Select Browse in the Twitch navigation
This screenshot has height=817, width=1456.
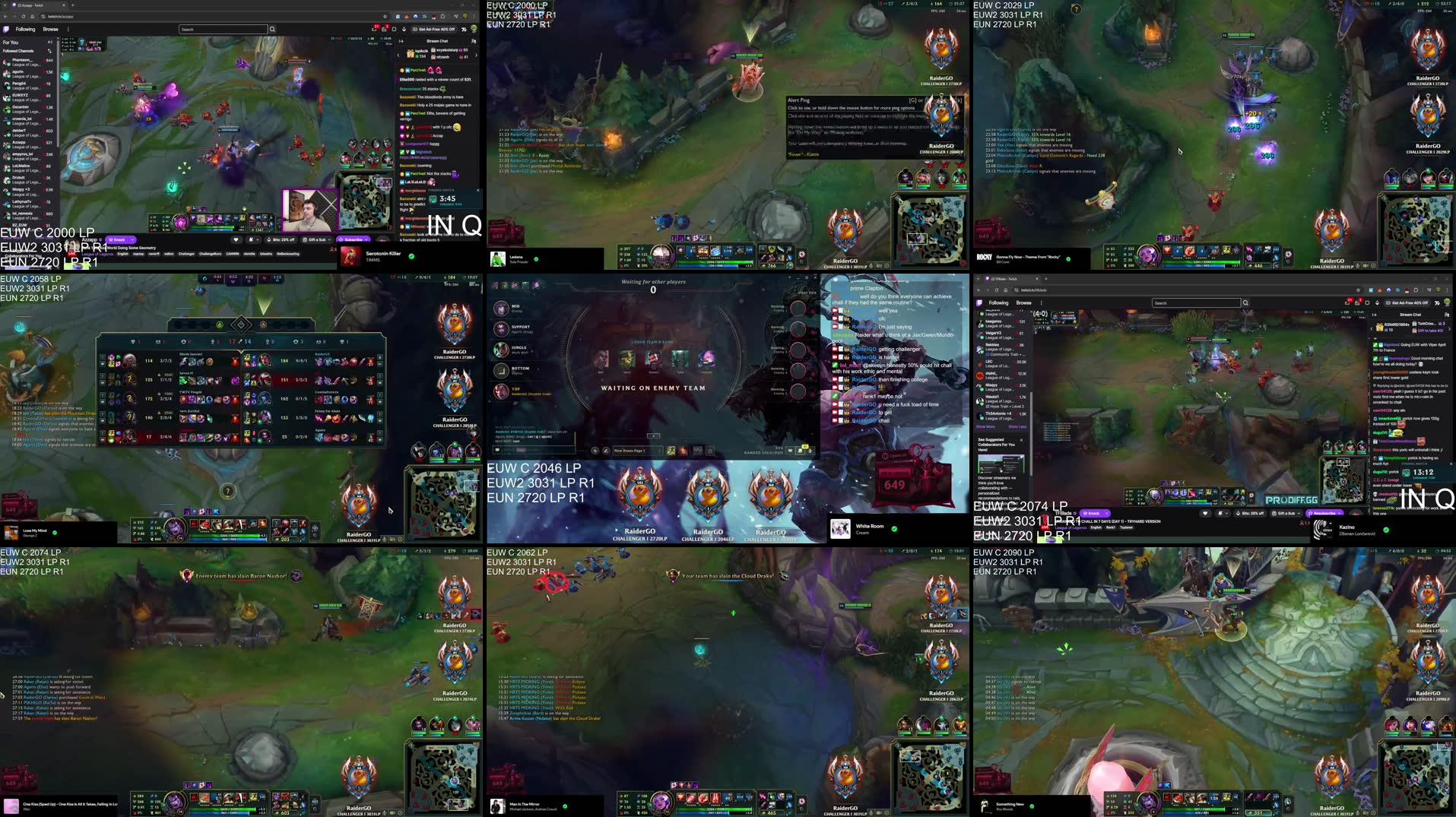click(51, 29)
